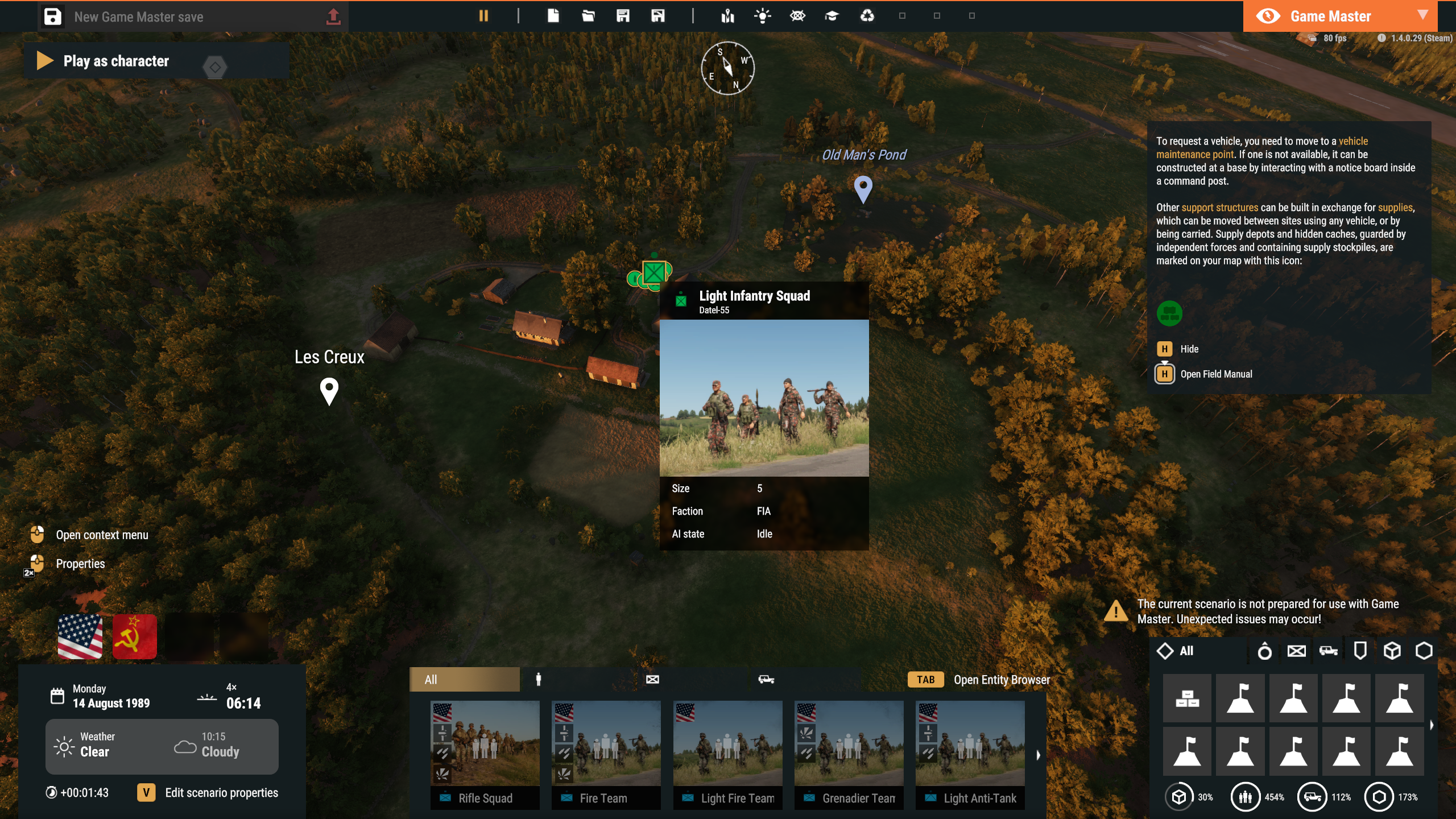Switch to the vehicles tab in the entity bar
Viewport: 1456px width, 819px height.
tap(766, 679)
